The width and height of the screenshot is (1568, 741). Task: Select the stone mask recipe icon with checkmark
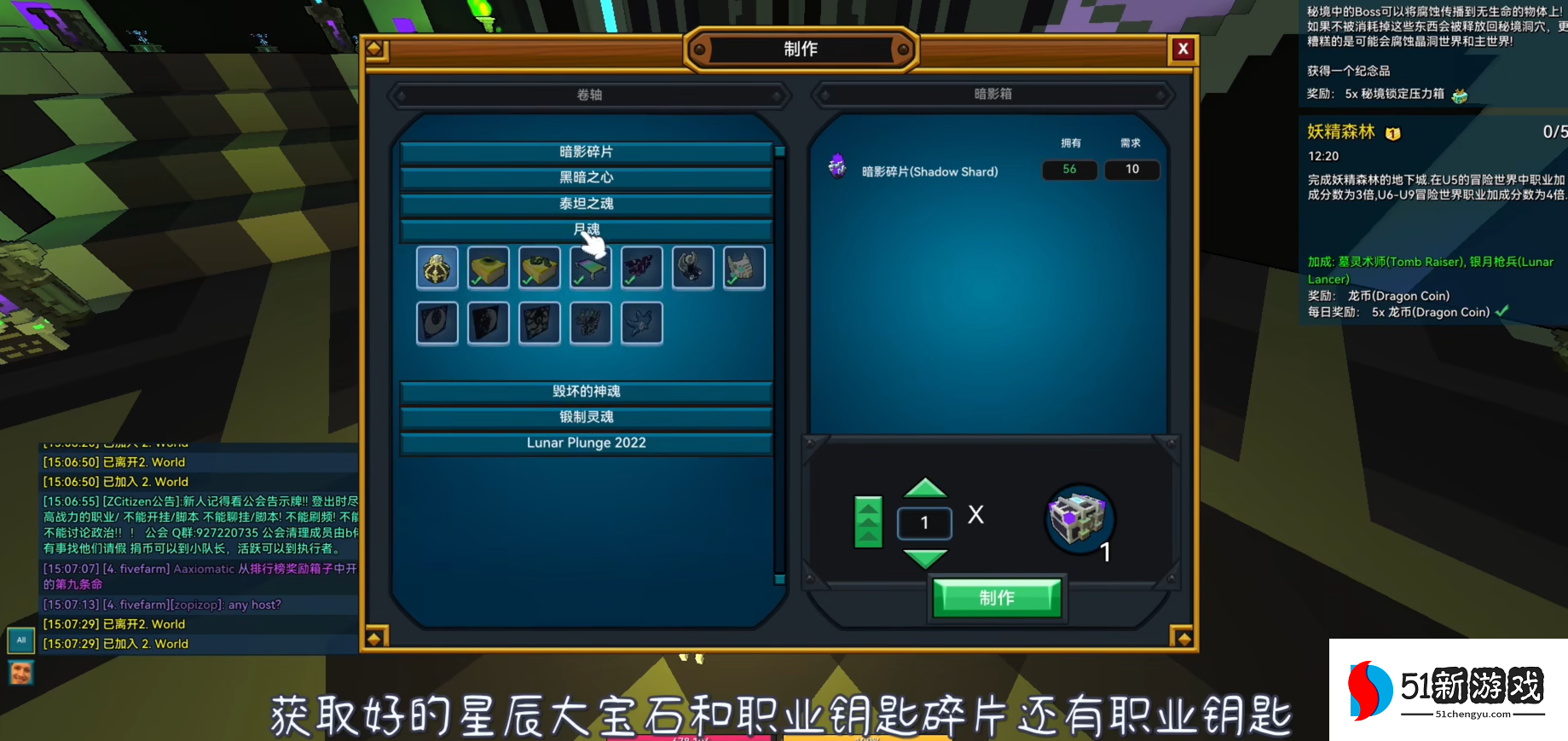click(743, 267)
